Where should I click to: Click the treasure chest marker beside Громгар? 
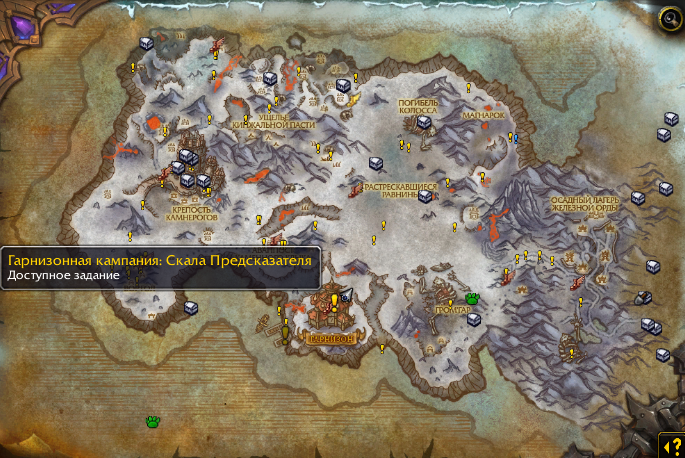pos(474,320)
